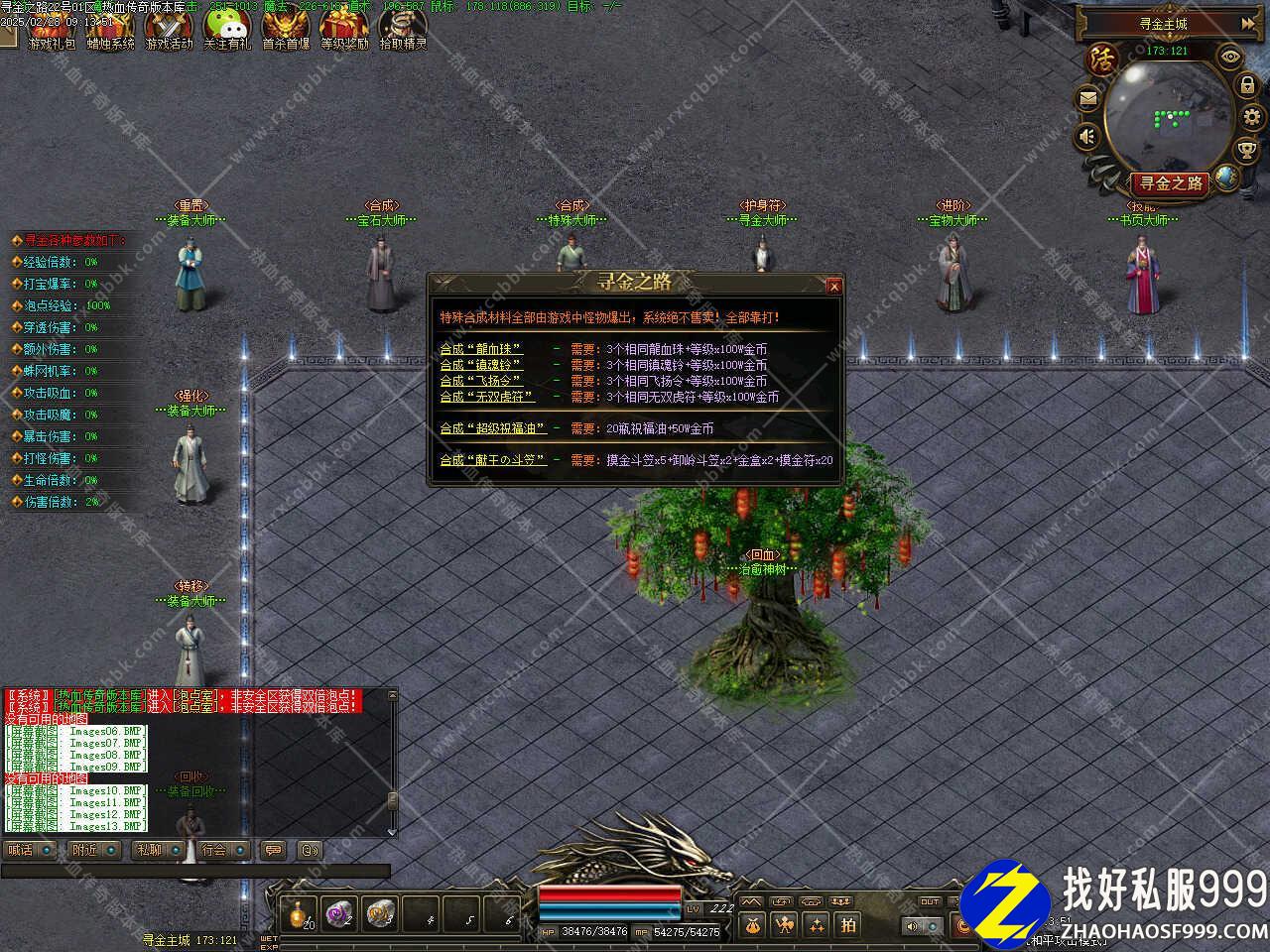The height and width of the screenshot is (952, 1270).
Task: Click the 关注有礼 WeChat icon
Action: (x=227, y=28)
